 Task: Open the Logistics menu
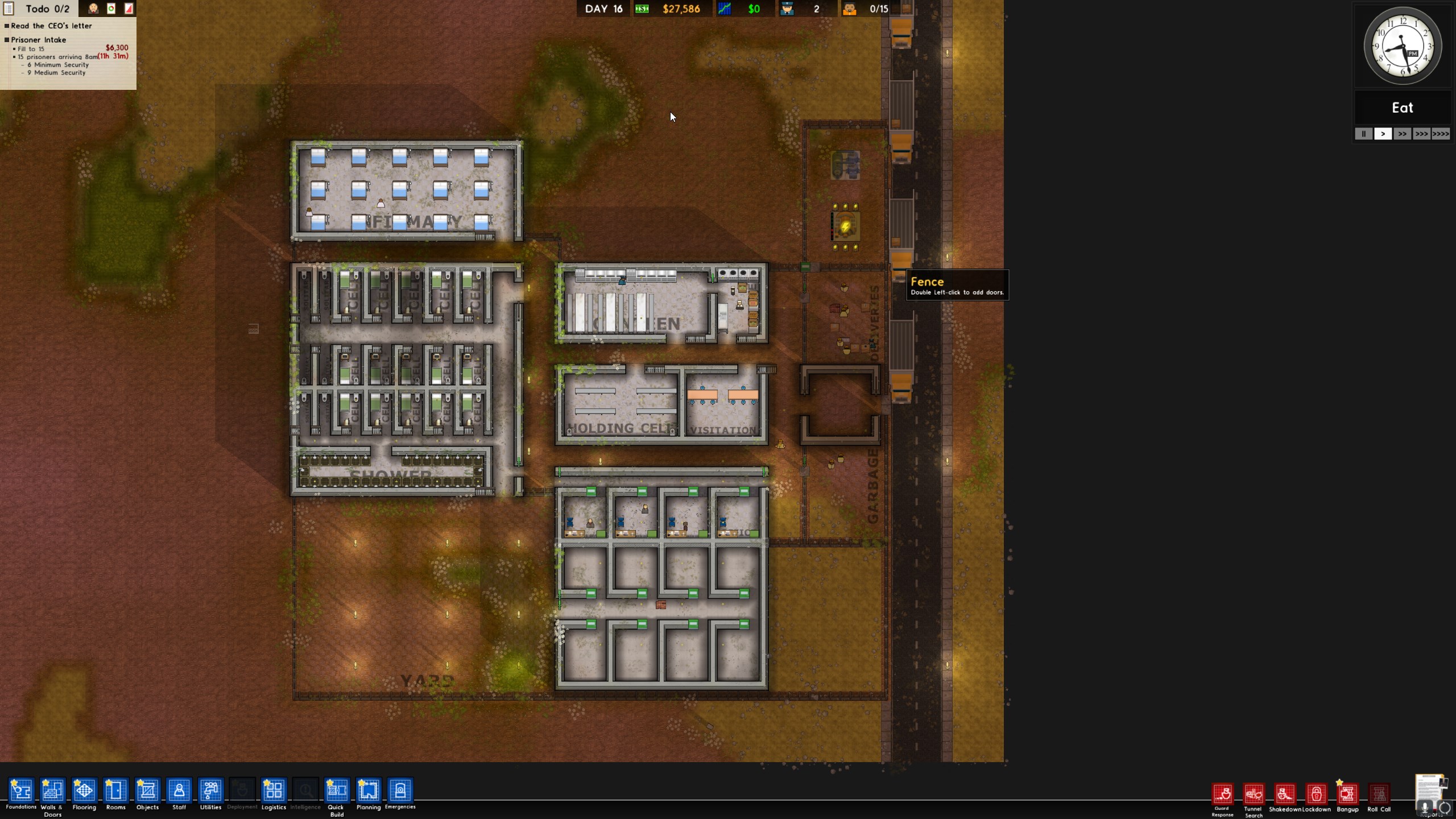(x=274, y=791)
